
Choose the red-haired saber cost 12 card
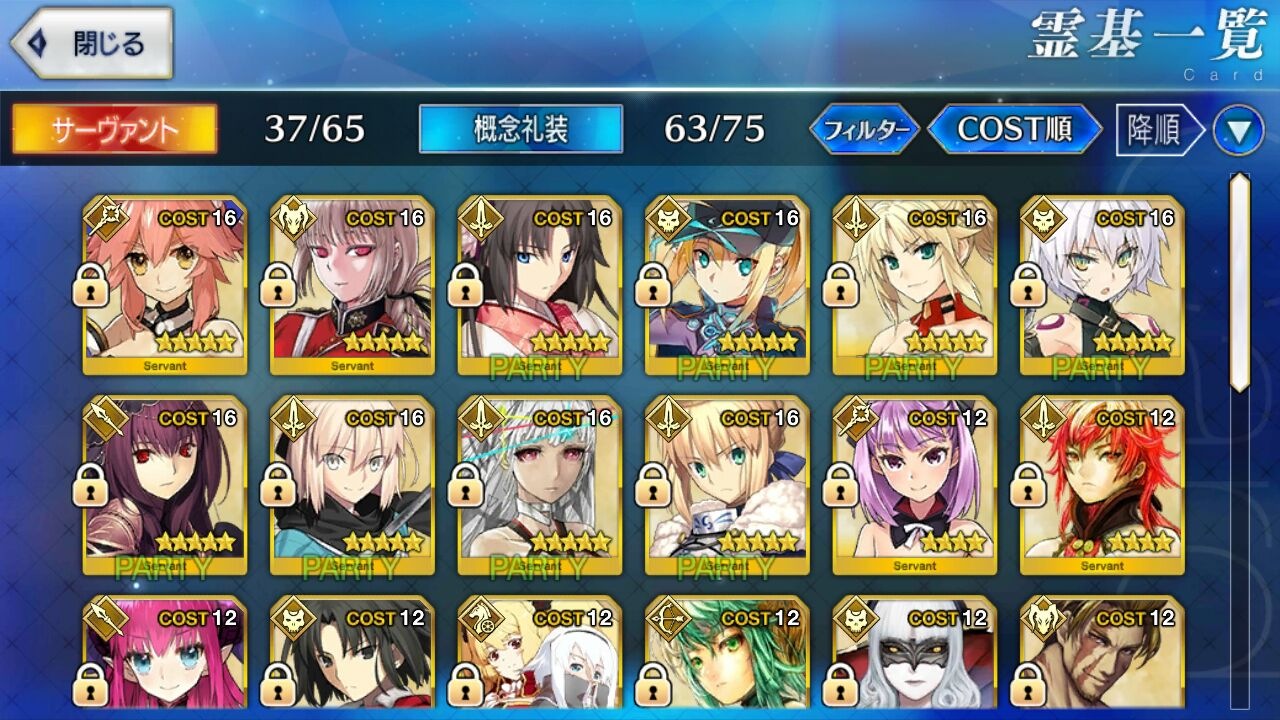[x=1102, y=485]
